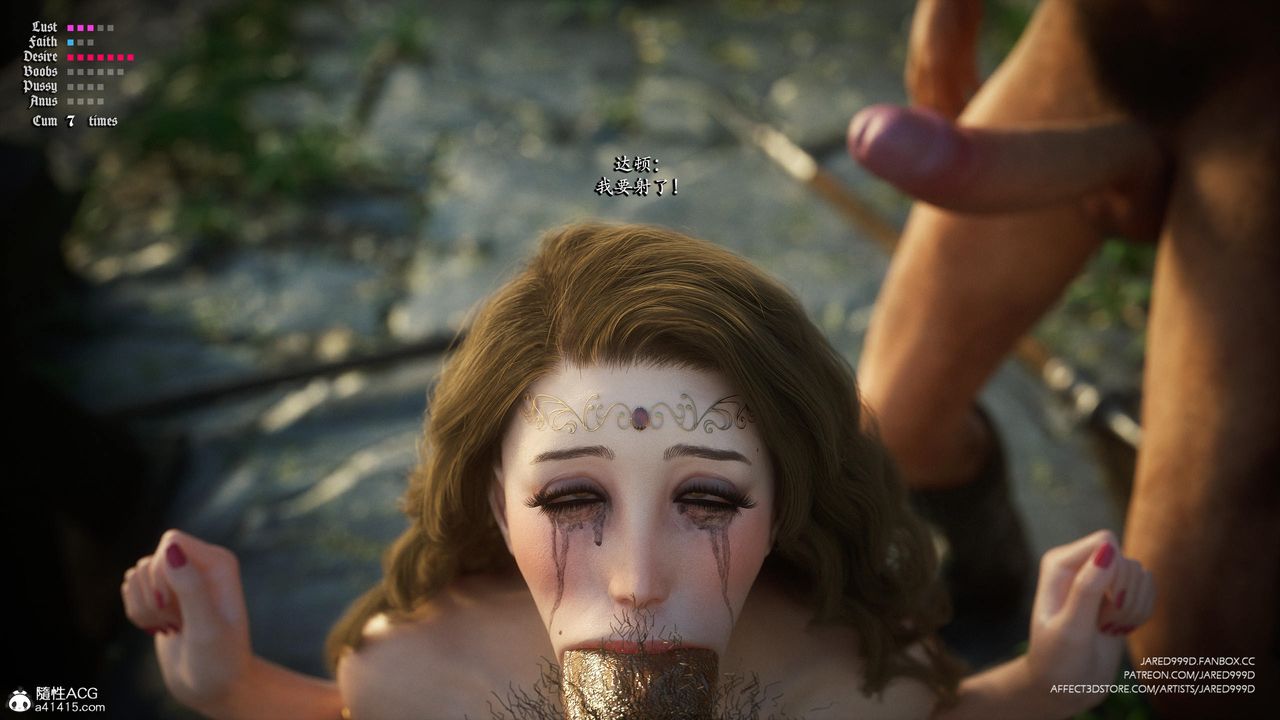Expand the Boobs stat bar
The height and width of the screenshot is (720, 1280).
click(x=93, y=71)
